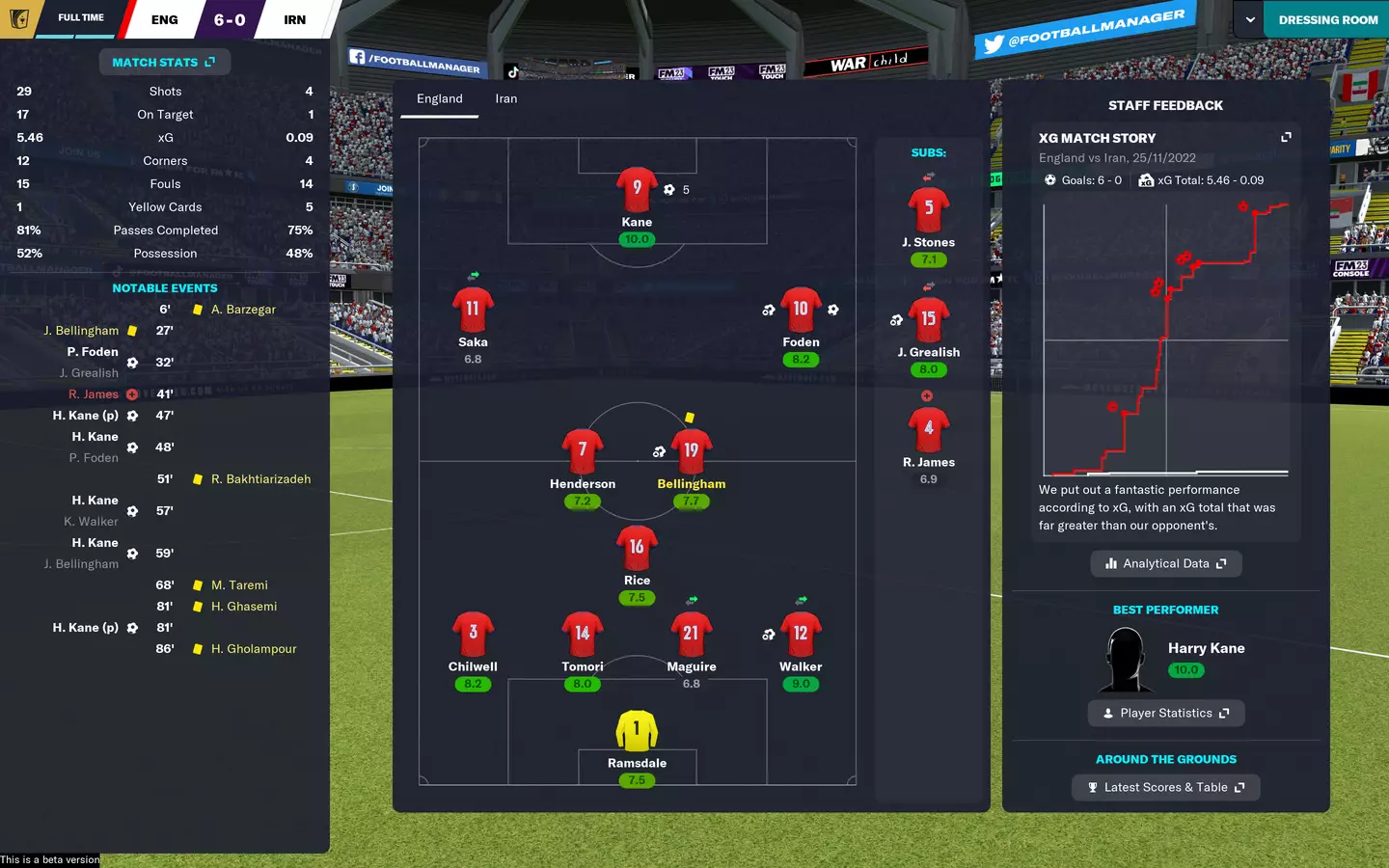
Task: Switch to the Iran tab
Action: [x=505, y=98]
